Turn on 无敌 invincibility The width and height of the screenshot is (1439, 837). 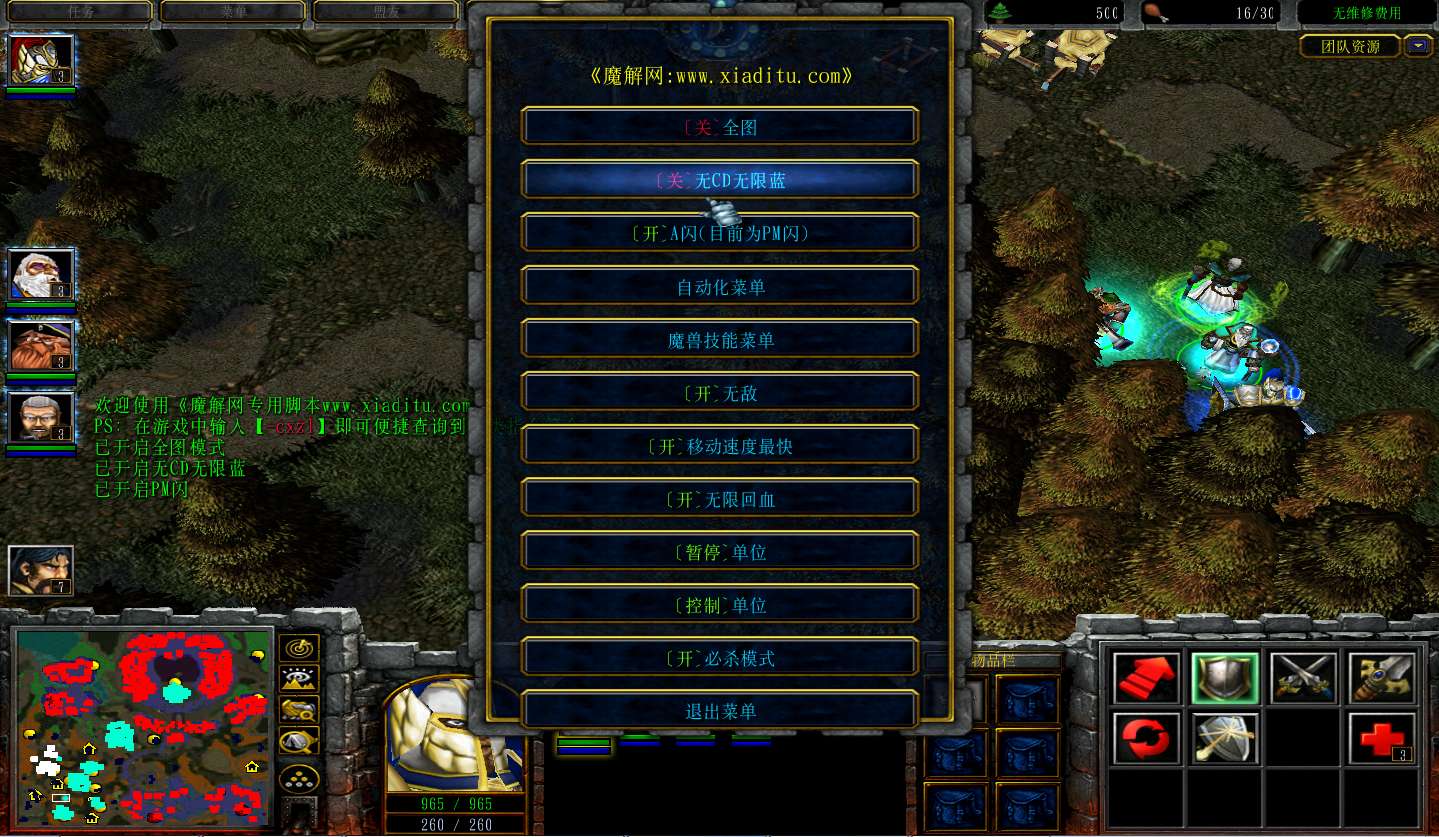pos(719,393)
